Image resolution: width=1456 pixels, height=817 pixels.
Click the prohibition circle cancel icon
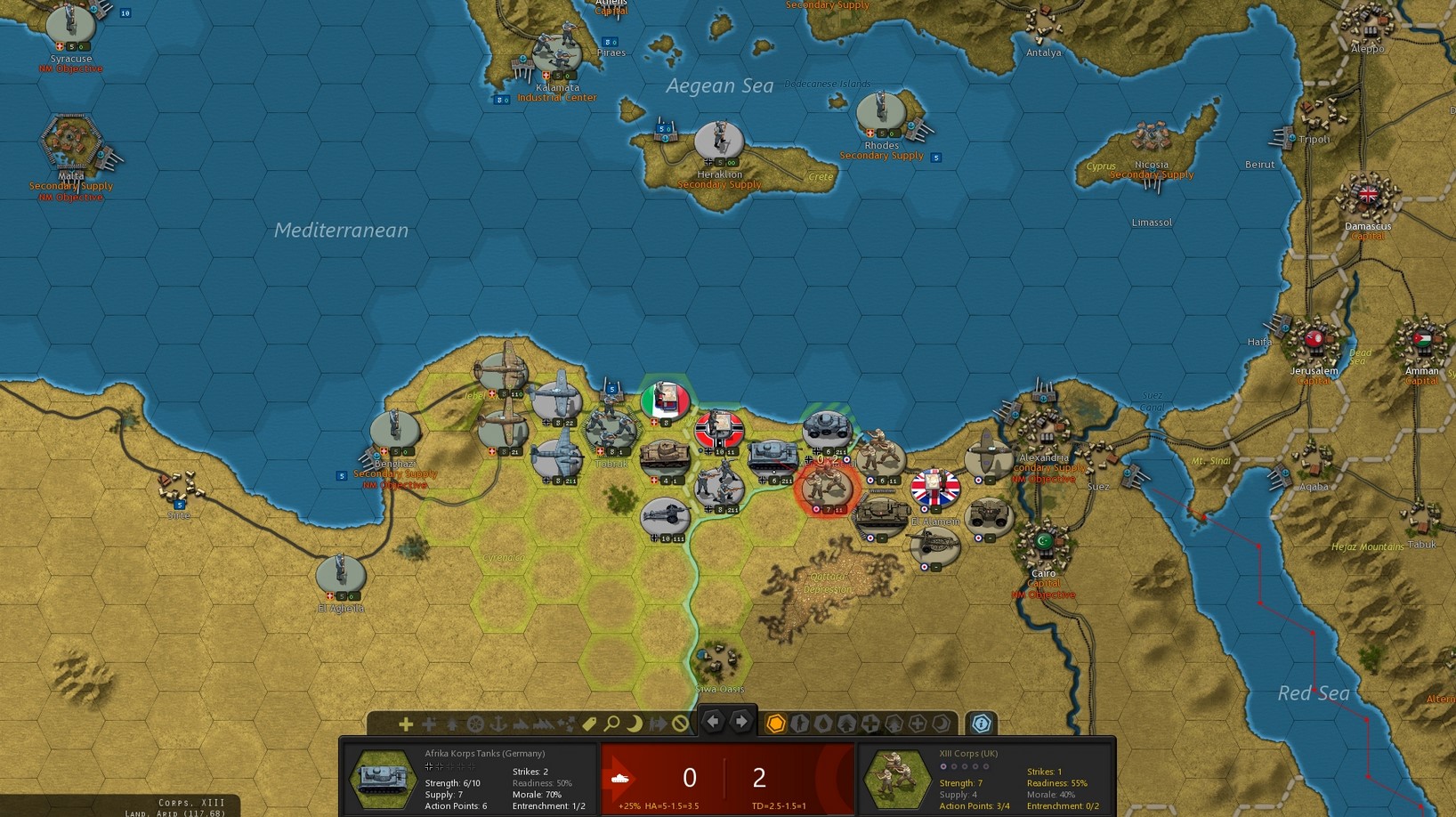681,724
